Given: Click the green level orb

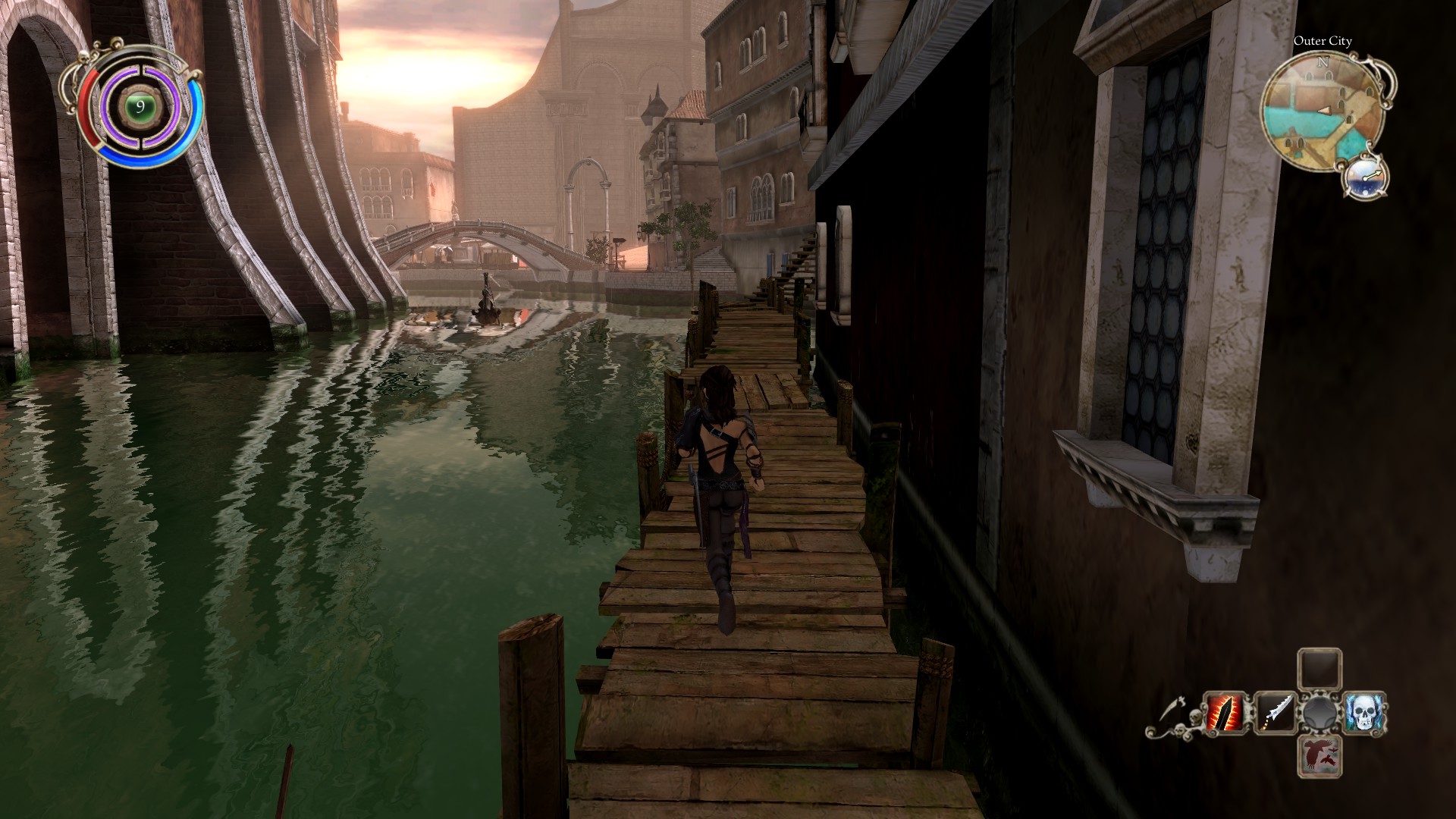Looking at the screenshot, I should pyautogui.click(x=140, y=107).
